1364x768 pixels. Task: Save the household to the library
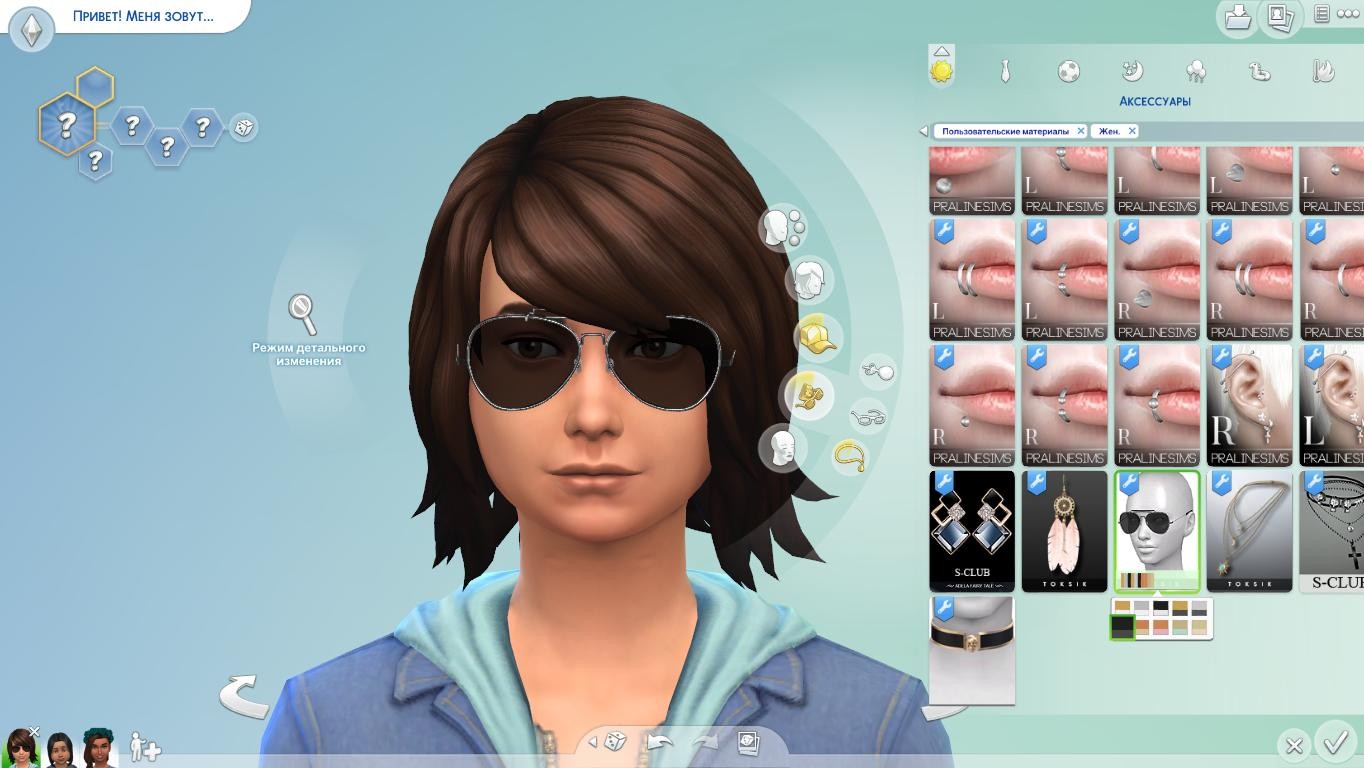pos(1238,17)
